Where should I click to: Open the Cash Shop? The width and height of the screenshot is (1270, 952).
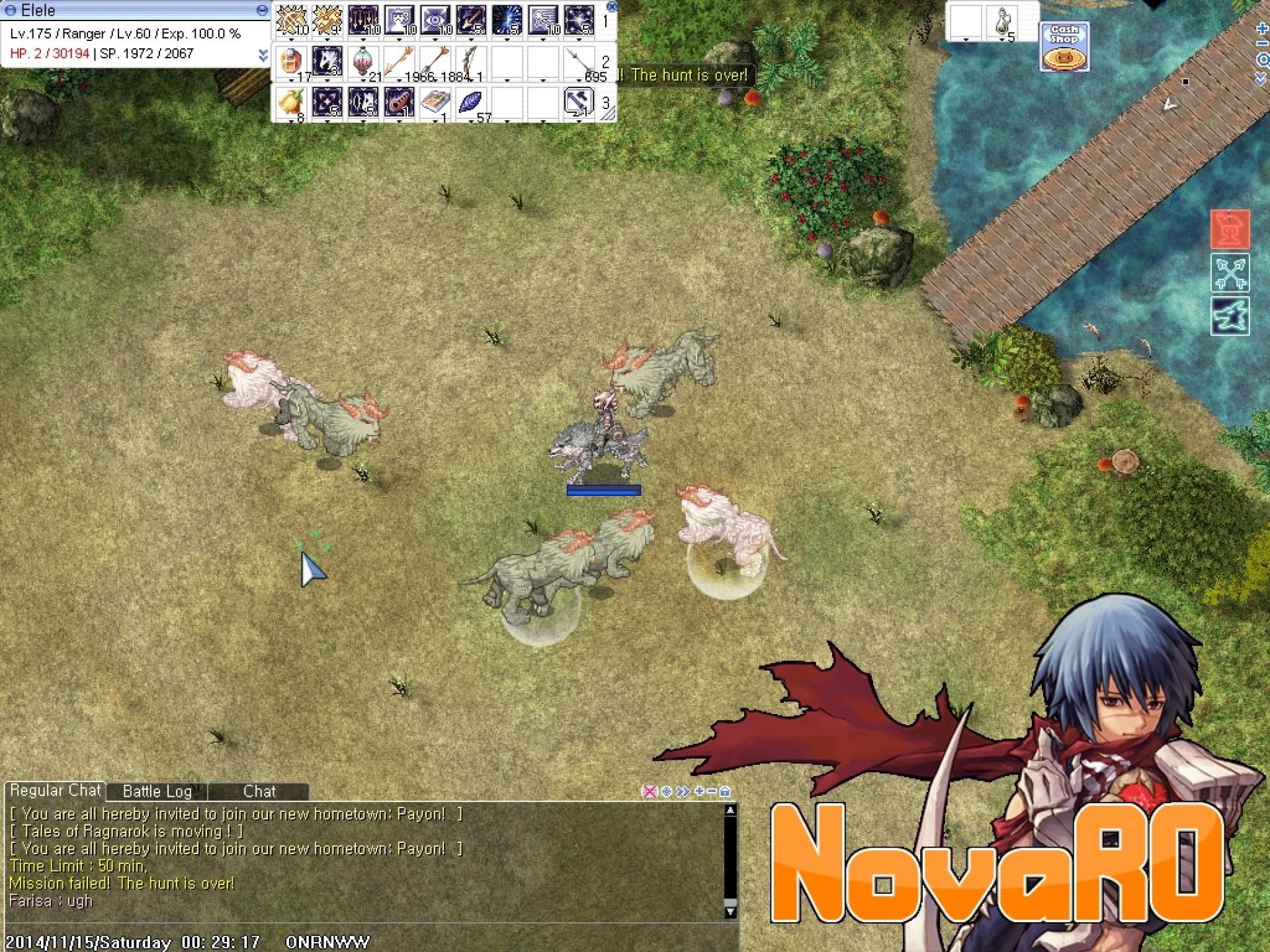[x=1064, y=46]
